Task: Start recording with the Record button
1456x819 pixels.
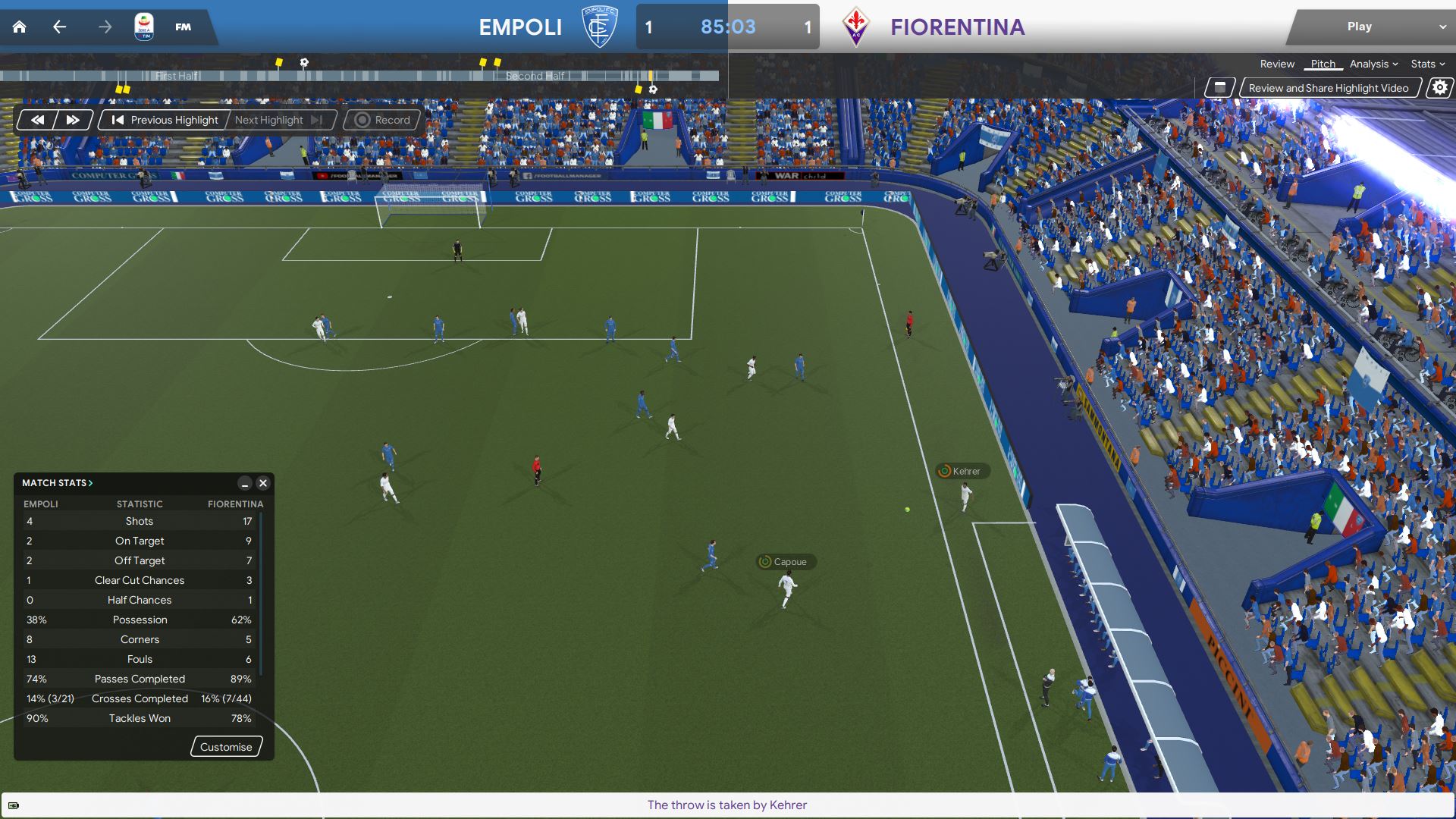Action: point(383,120)
